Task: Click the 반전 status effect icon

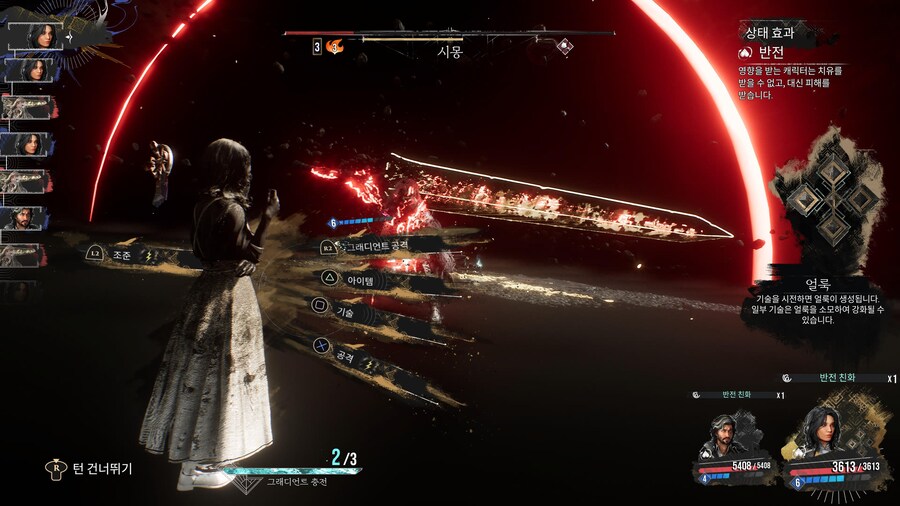Action: [744, 52]
